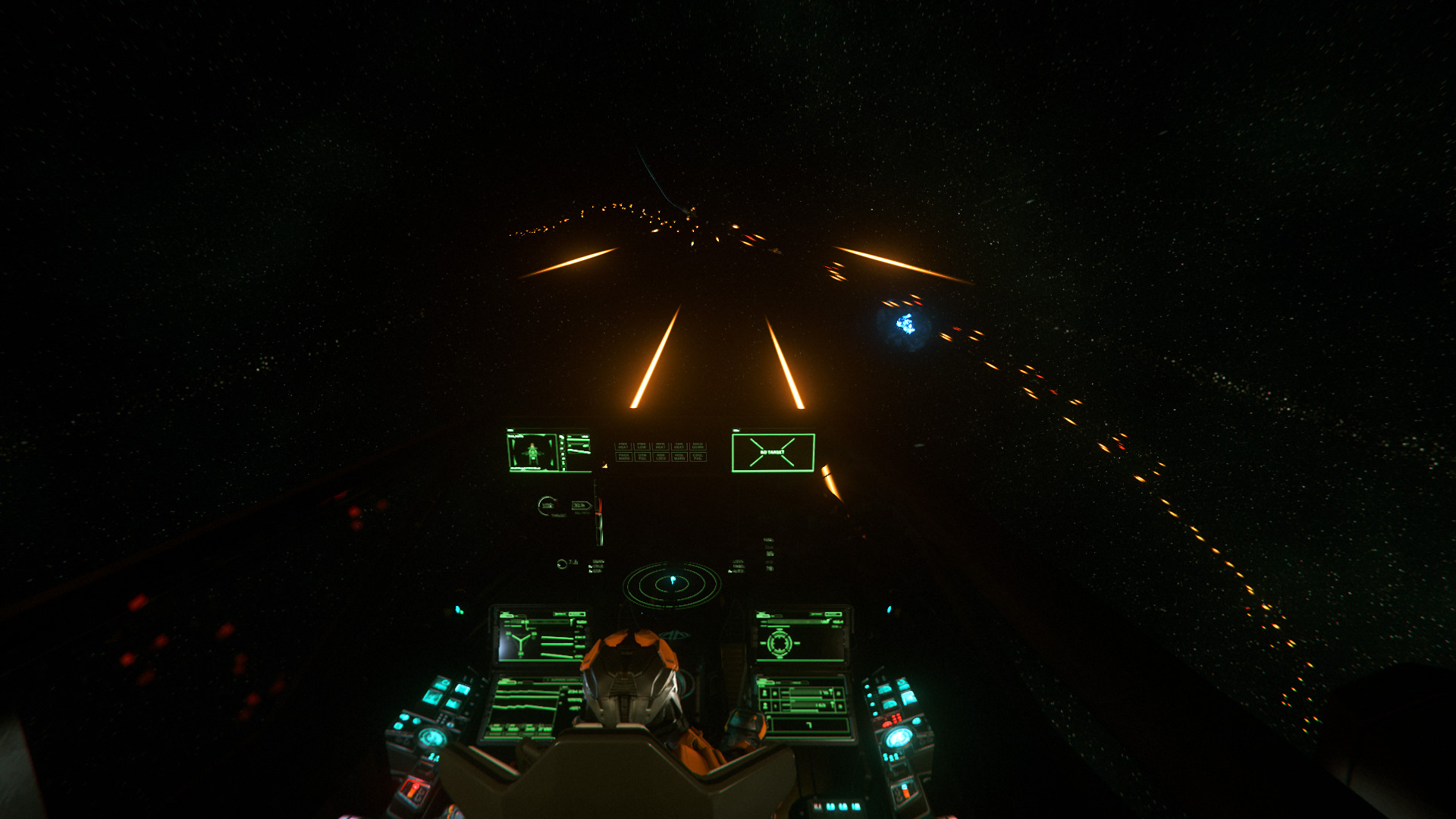Click the NO TARGET display panel

point(773,453)
